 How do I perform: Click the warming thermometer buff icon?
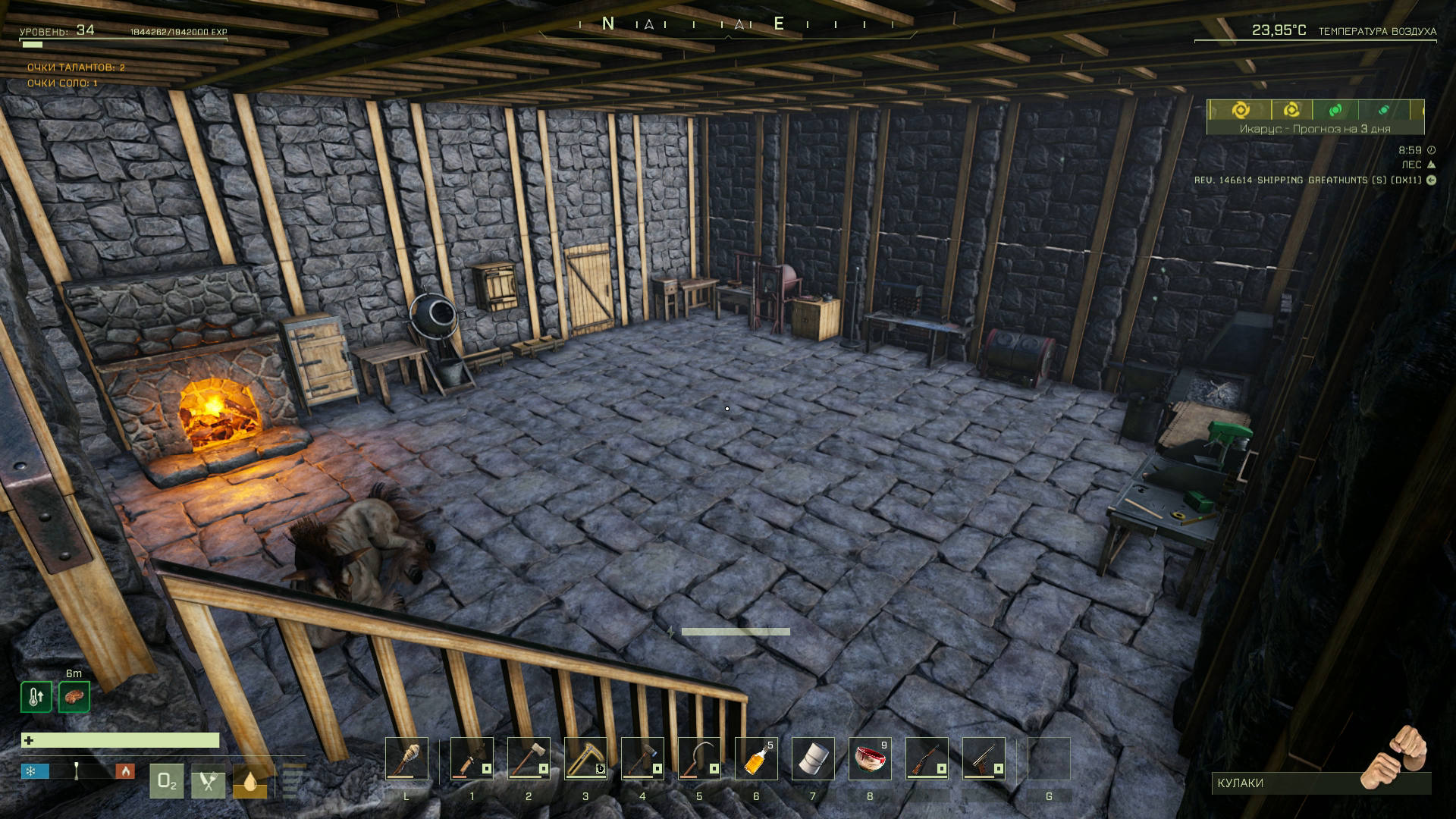click(36, 697)
